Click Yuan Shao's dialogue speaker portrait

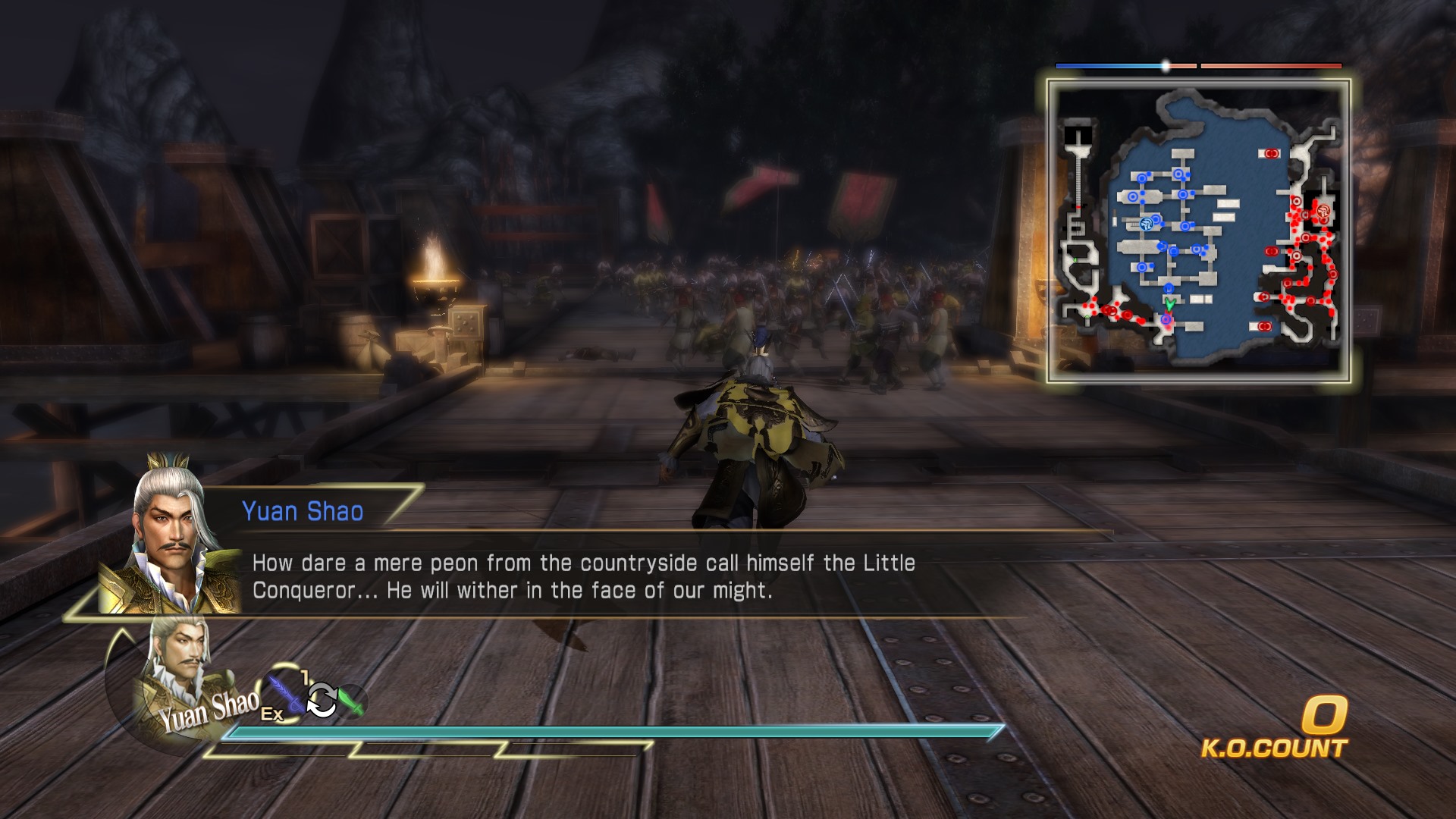pos(171,540)
